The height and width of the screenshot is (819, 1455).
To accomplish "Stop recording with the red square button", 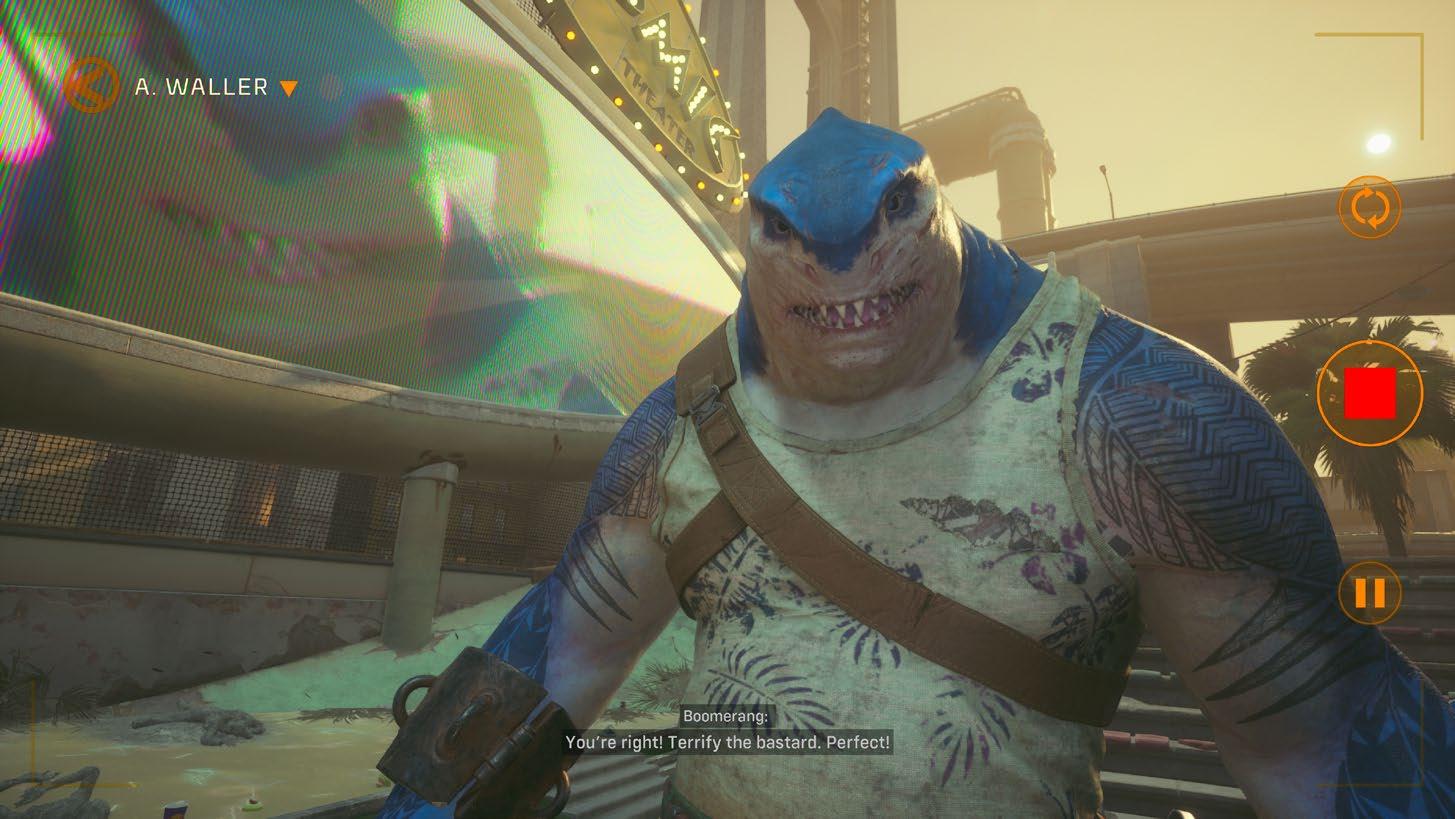I will [1369, 393].
